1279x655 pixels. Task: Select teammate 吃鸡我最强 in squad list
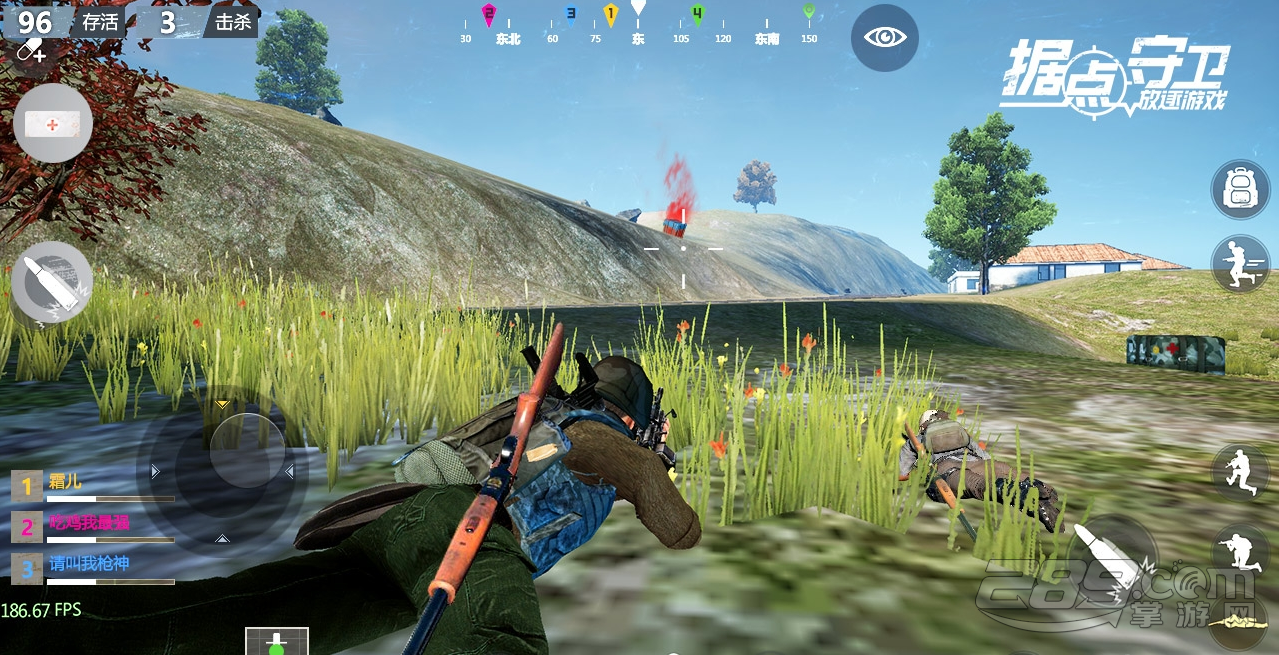(88, 524)
